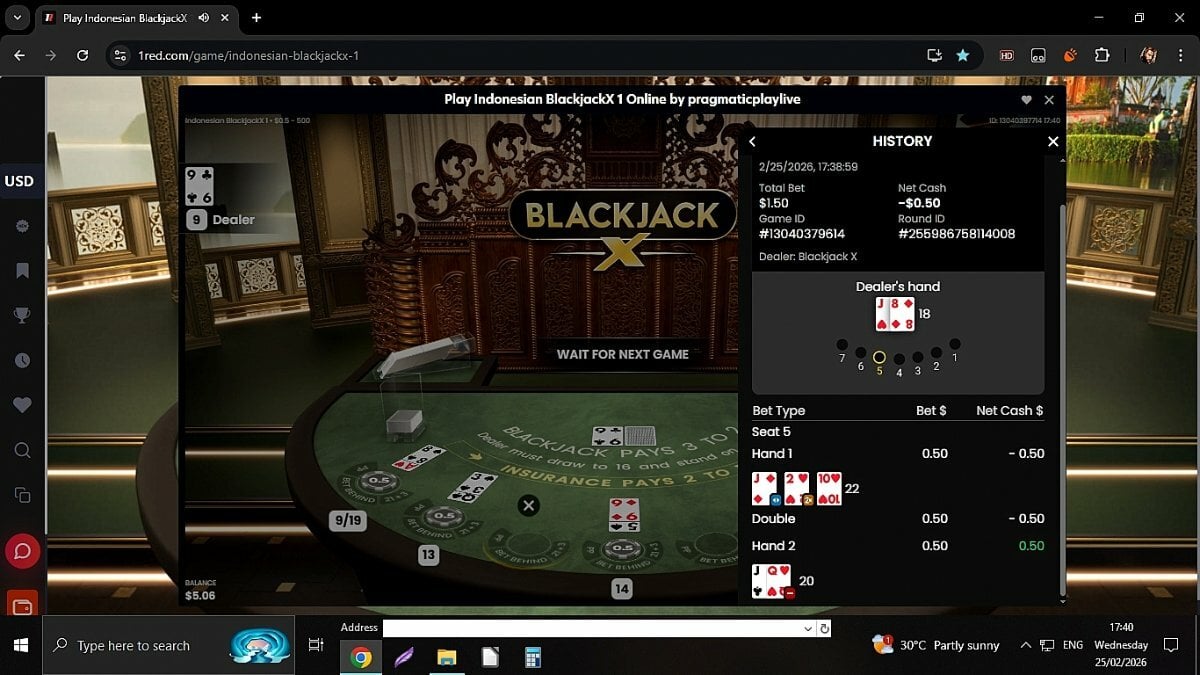Open the New badge icon in sidebar
This screenshot has width=1200, height=675.
pos(22,226)
